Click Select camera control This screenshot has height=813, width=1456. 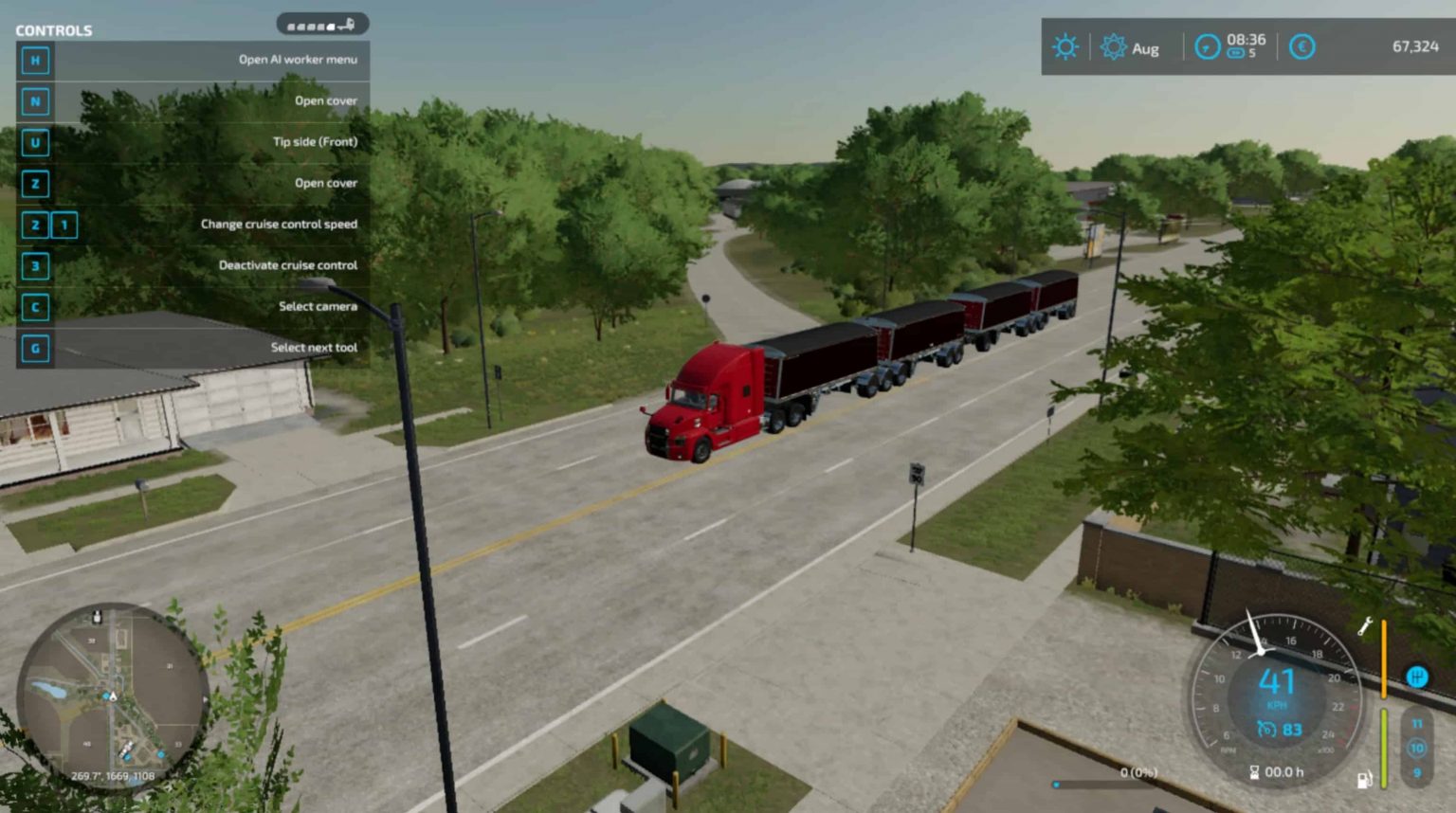[x=317, y=306]
